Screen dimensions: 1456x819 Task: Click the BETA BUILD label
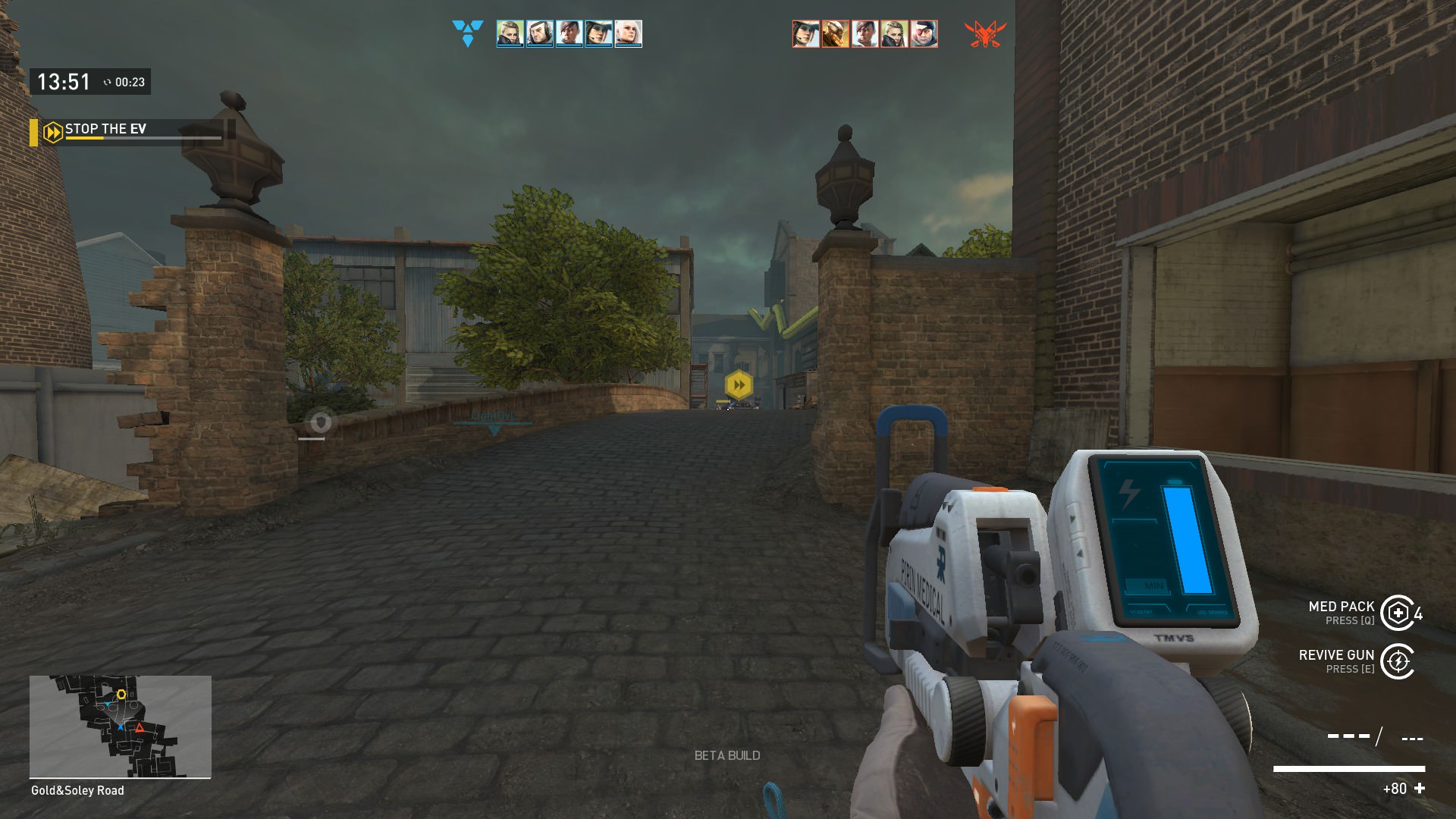pyautogui.click(x=727, y=755)
